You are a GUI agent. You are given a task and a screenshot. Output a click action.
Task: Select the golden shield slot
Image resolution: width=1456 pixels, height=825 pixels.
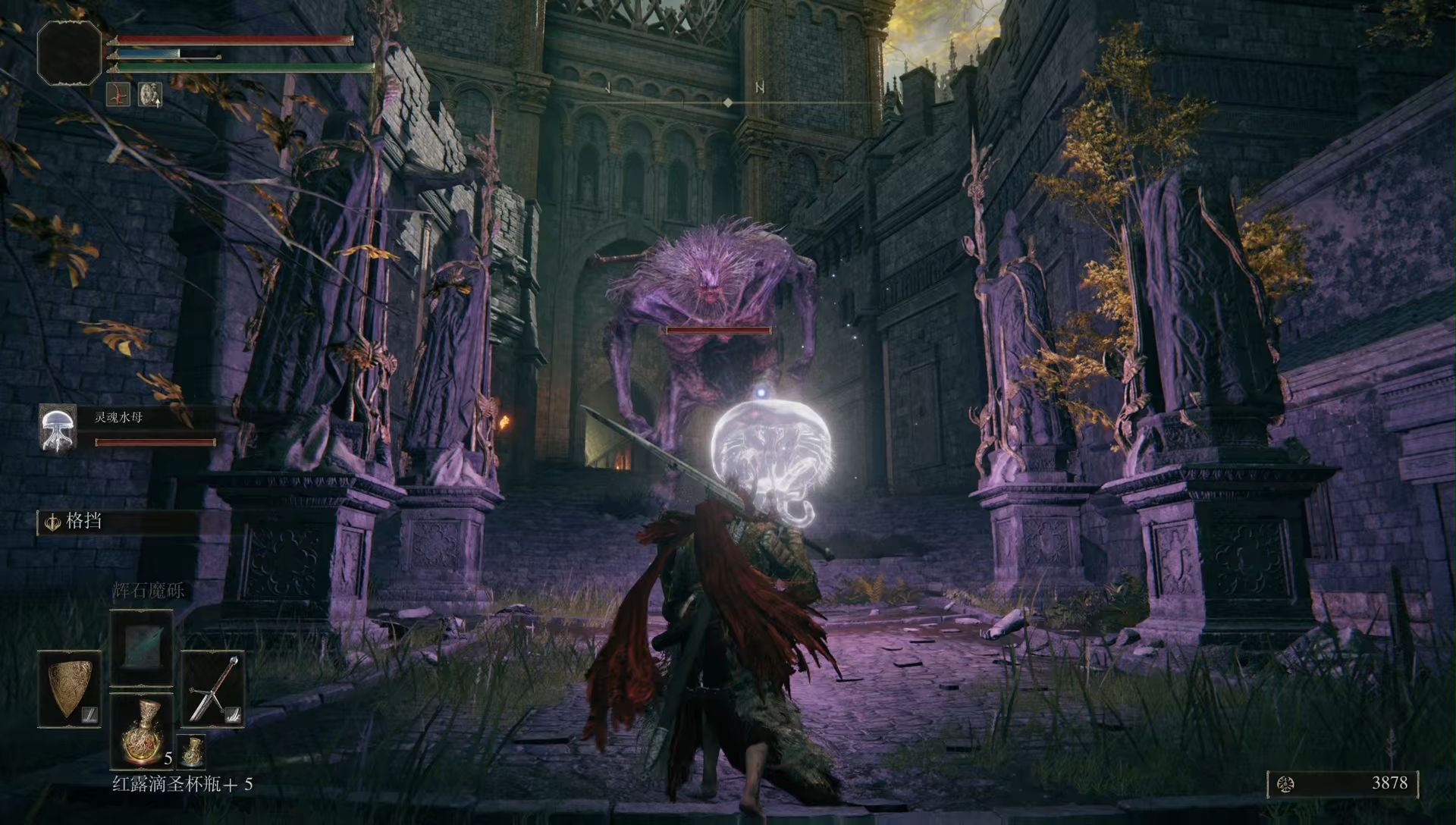[70, 690]
